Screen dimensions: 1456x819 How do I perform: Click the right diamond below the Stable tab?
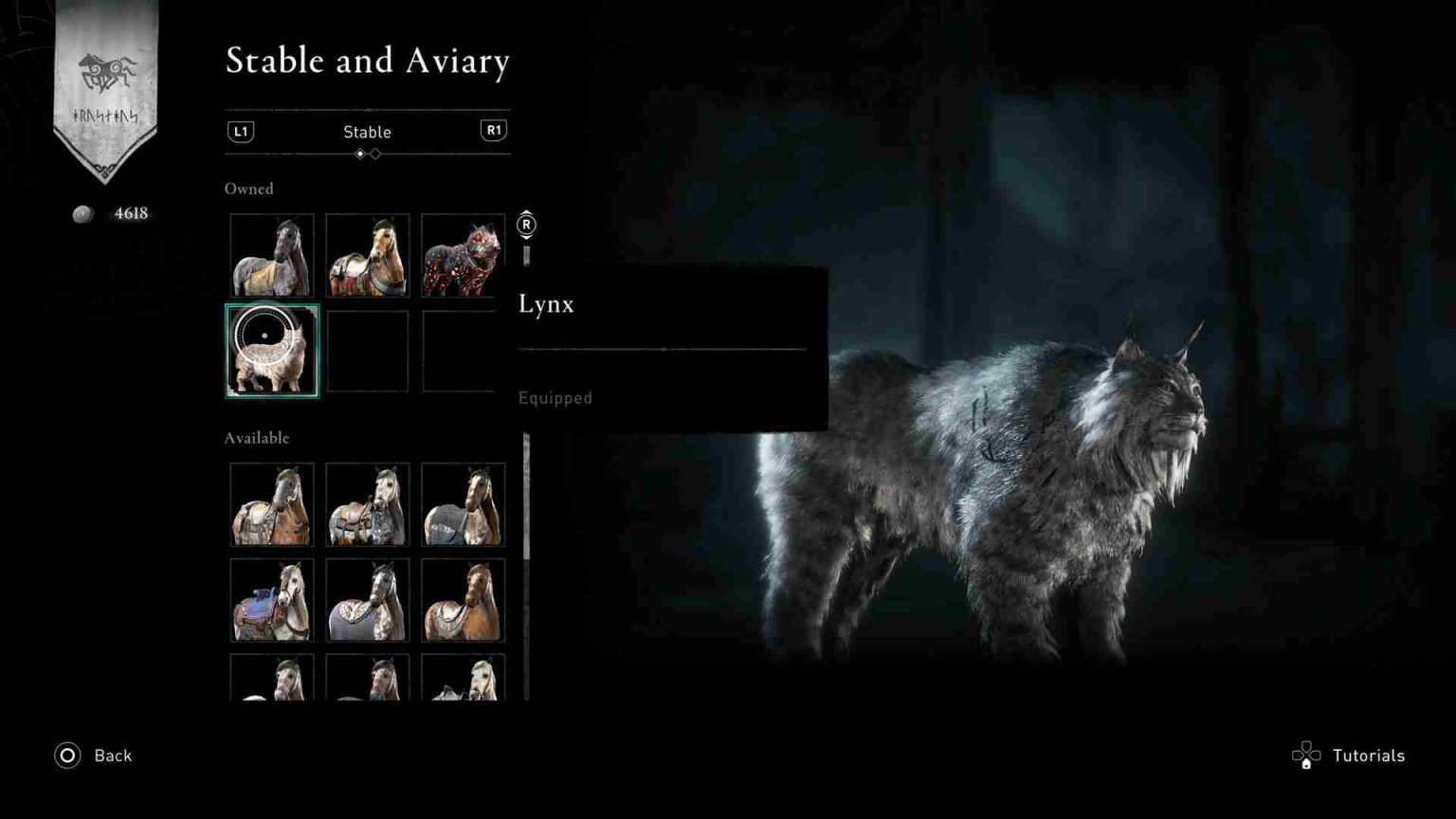pyautogui.click(x=375, y=154)
